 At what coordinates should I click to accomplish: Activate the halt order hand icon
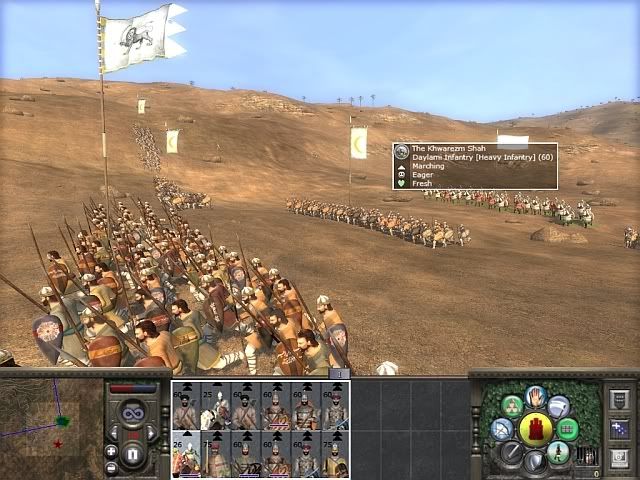click(536, 396)
